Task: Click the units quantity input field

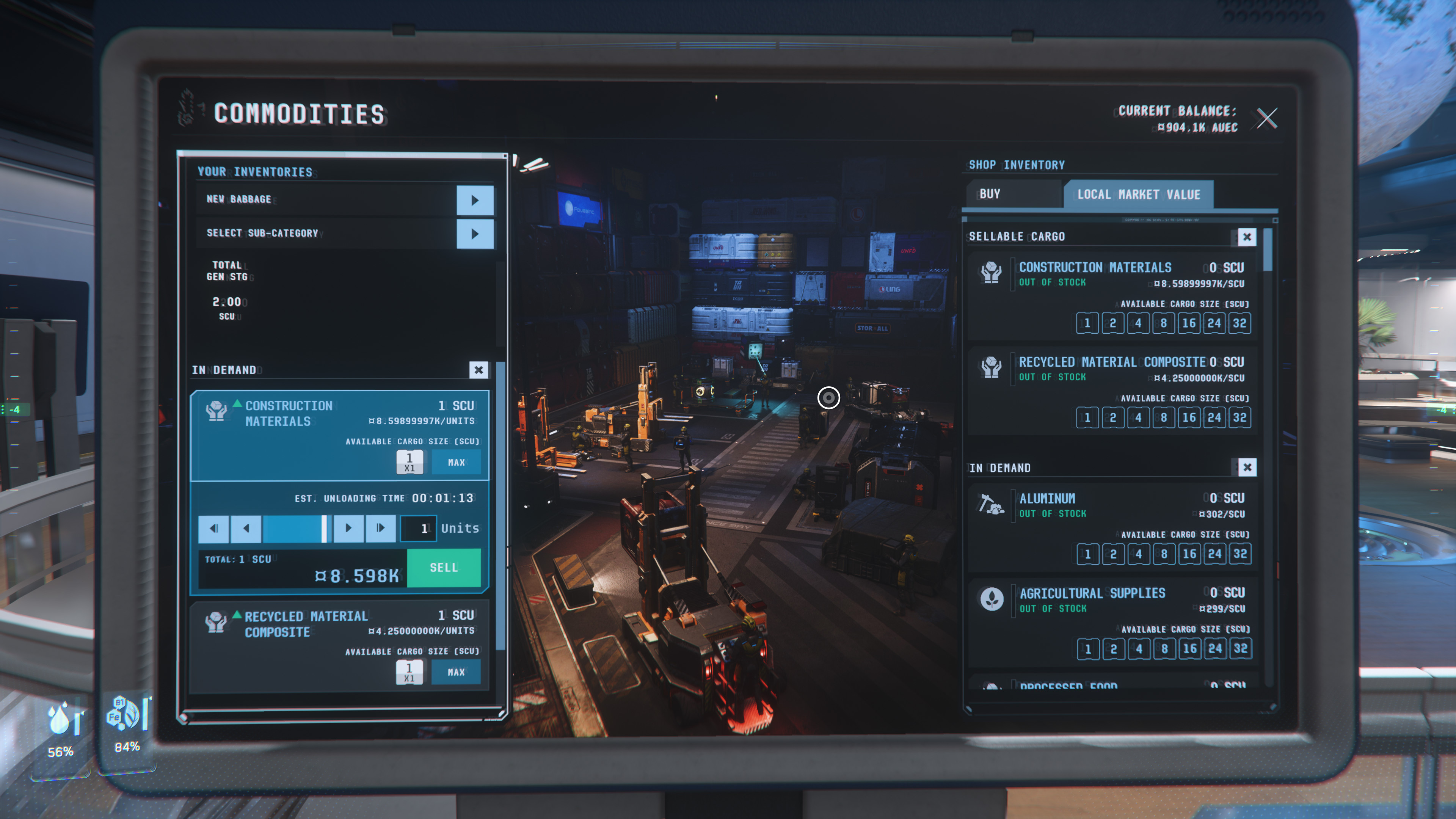Action: pos(418,529)
